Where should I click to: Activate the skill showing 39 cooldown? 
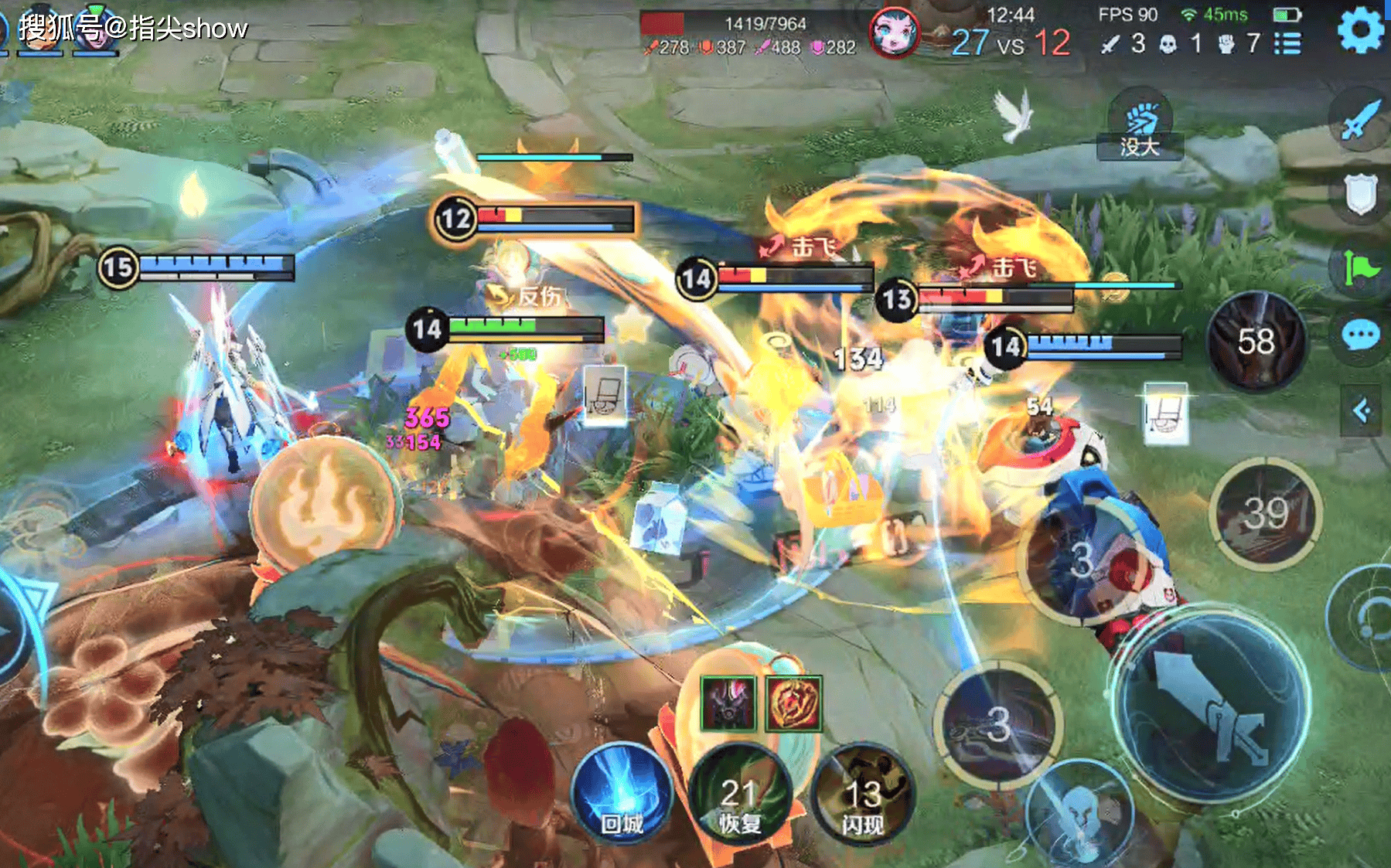coord(1266,513)
